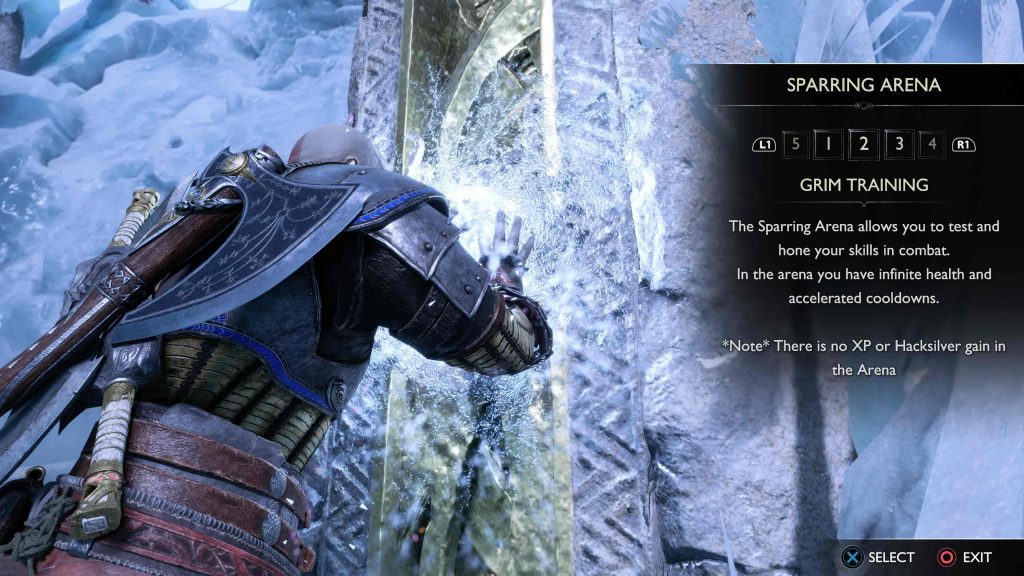Select the number 1 arena tile
Image resolution: width=1024 pixels, height=576 pixels.
tap(828, 144)
